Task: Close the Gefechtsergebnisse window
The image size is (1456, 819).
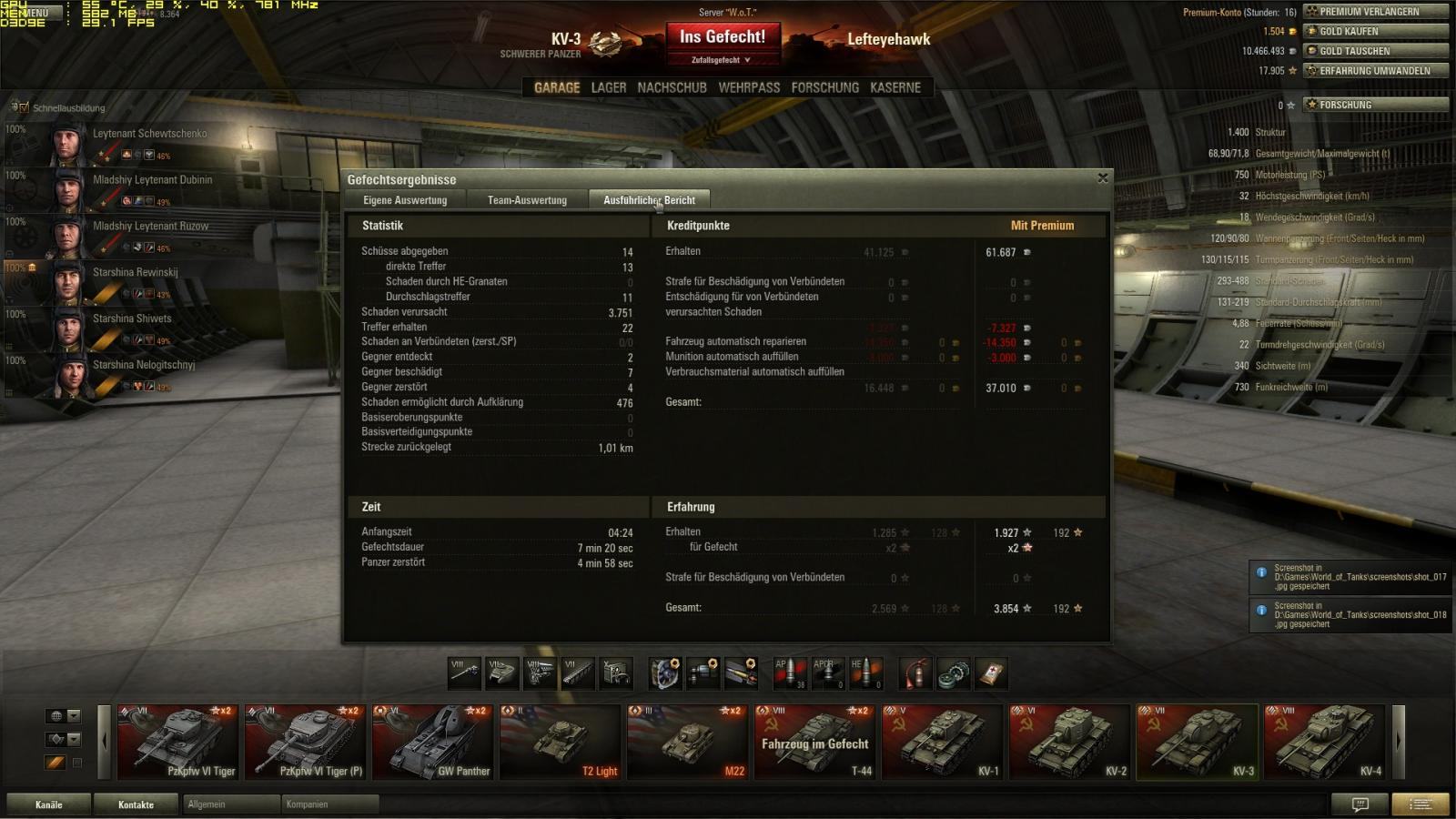Action: 1103,178
